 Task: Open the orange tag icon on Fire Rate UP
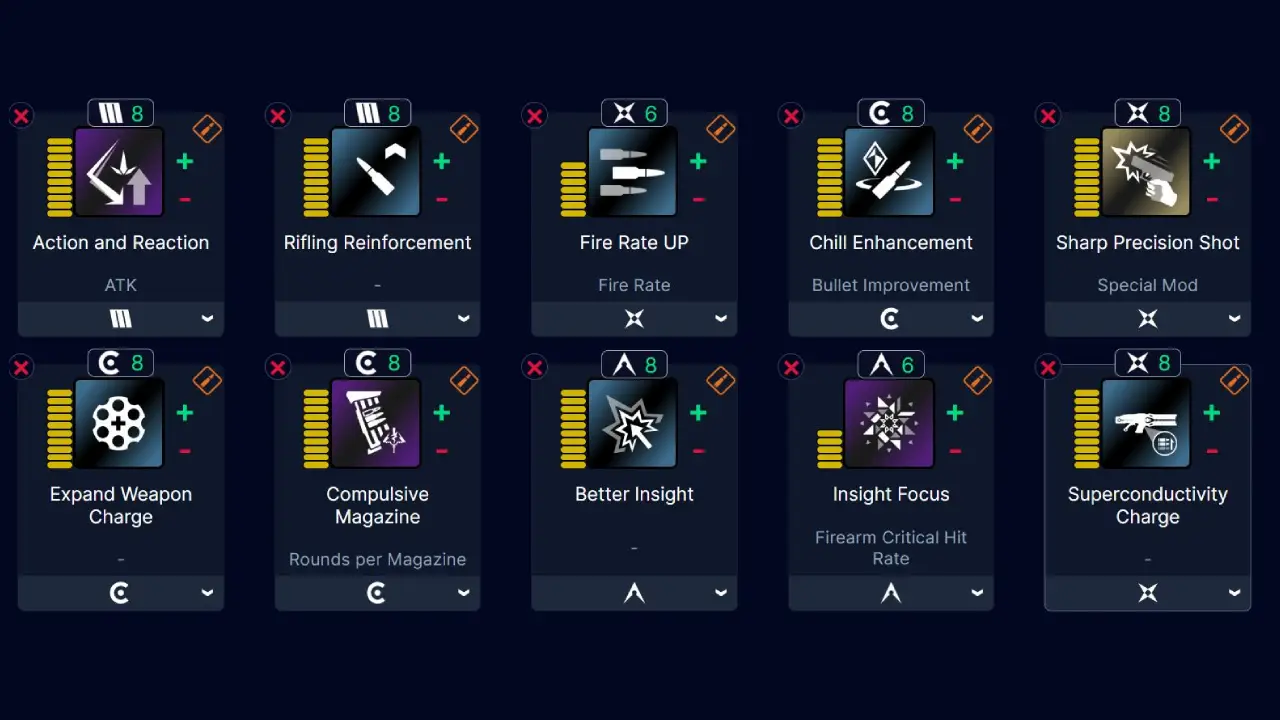(x=719, y=128)
